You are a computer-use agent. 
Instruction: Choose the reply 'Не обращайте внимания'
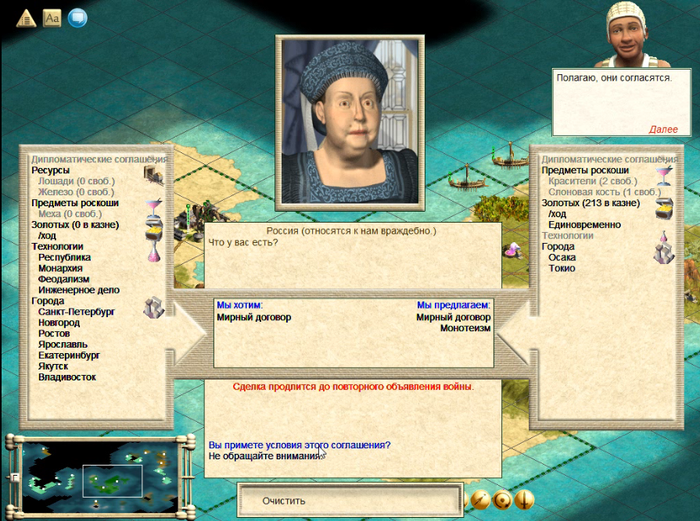265,456
